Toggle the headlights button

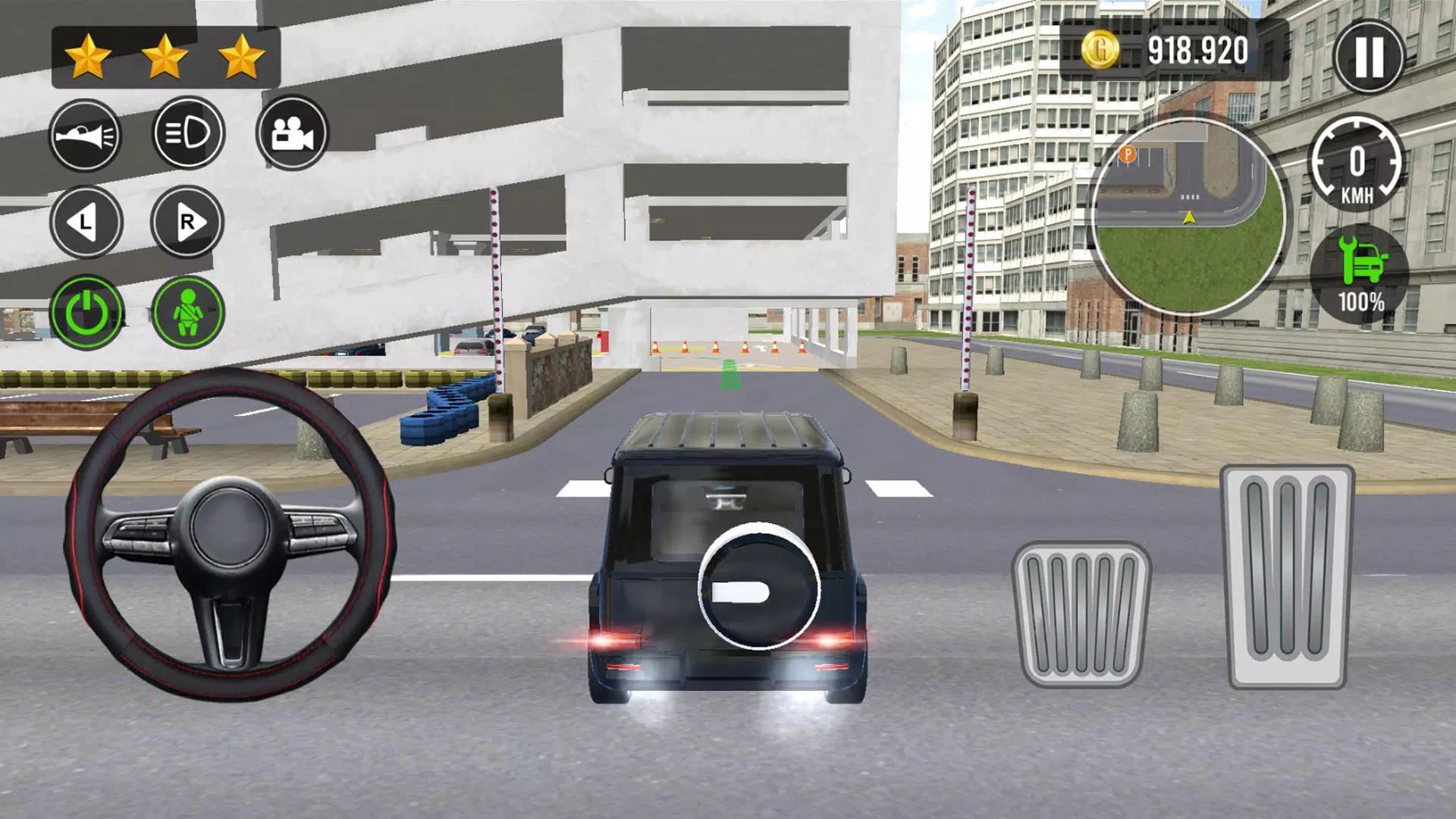pyautogui.click(x=189, y=133)
